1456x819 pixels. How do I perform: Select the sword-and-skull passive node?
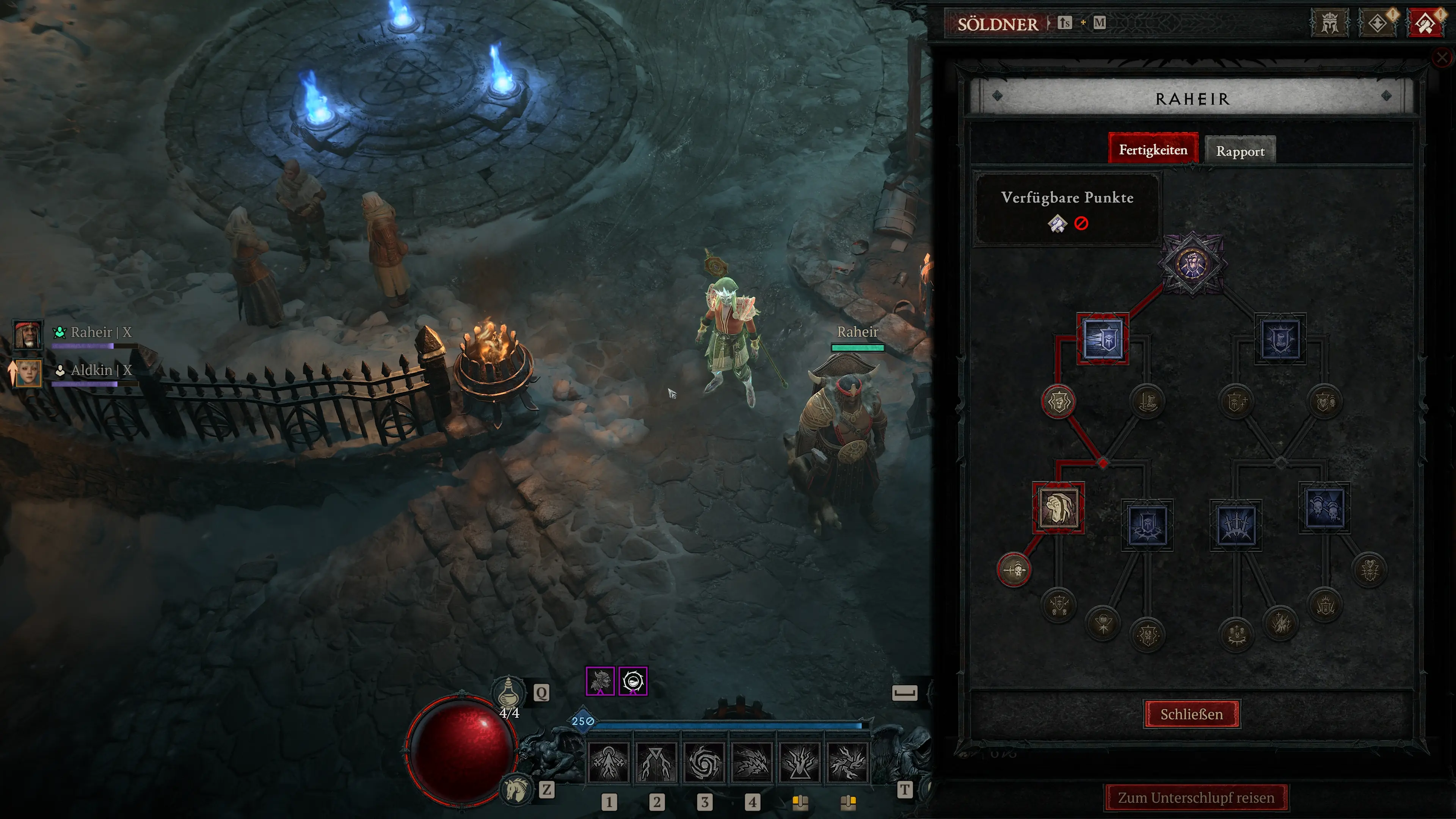click(1014, 570)
